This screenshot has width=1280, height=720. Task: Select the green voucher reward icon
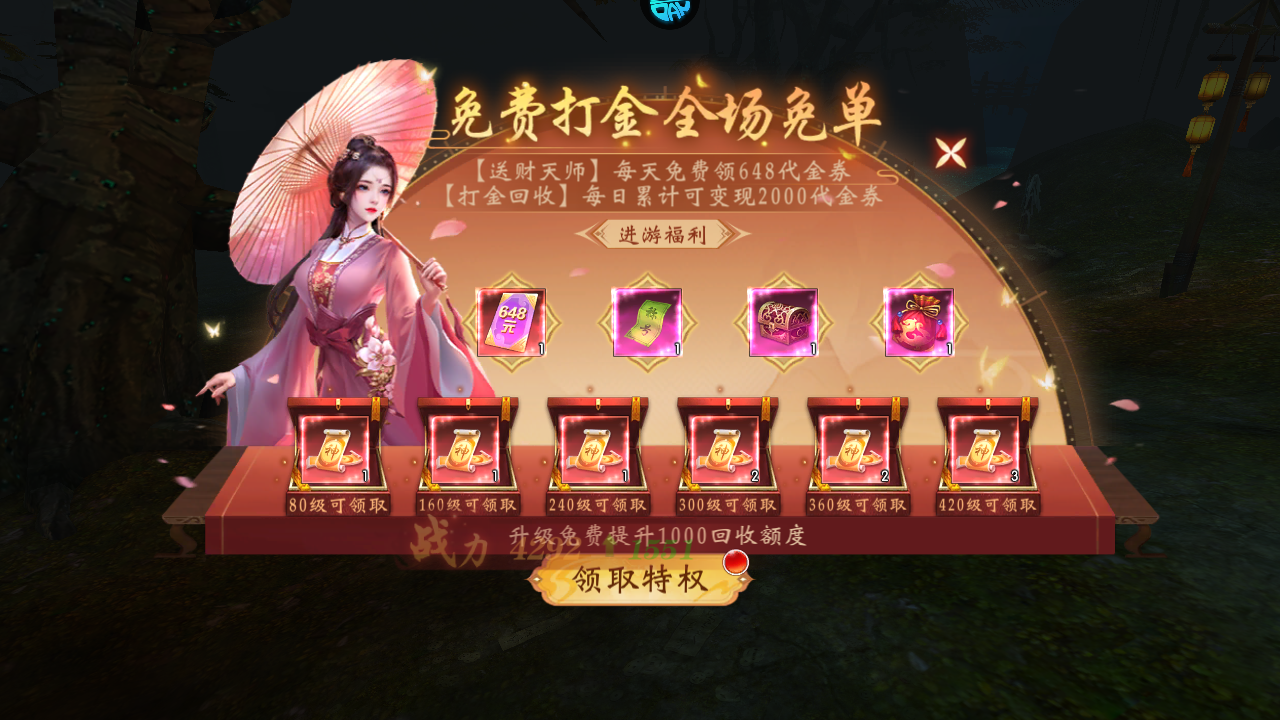(648, 321)
